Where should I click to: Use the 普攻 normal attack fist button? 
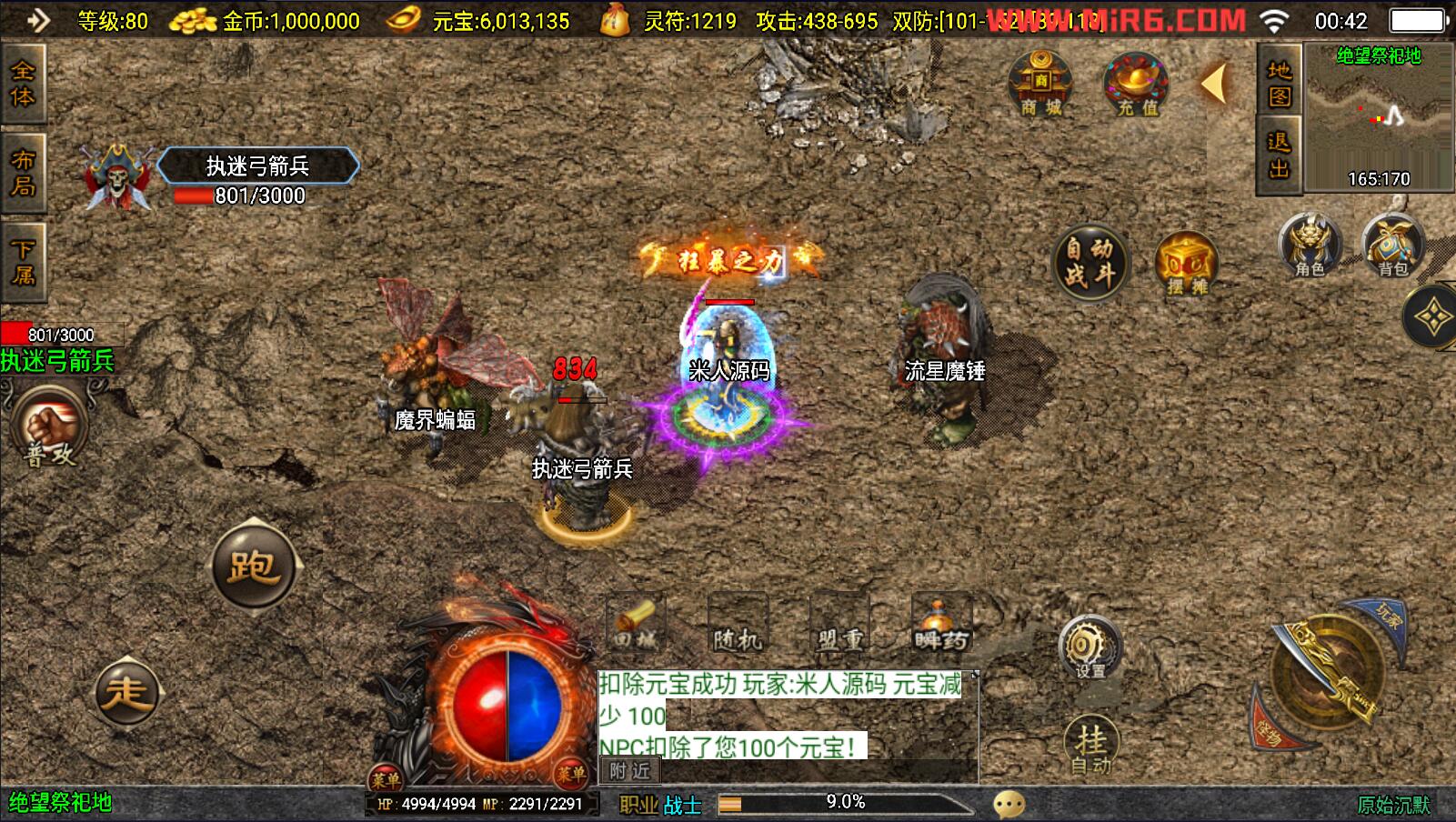point(51,429)
